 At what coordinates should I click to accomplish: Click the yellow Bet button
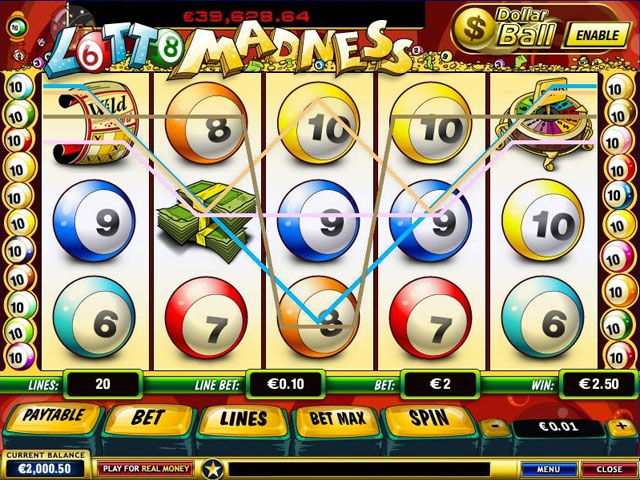[x=146, y=418]
